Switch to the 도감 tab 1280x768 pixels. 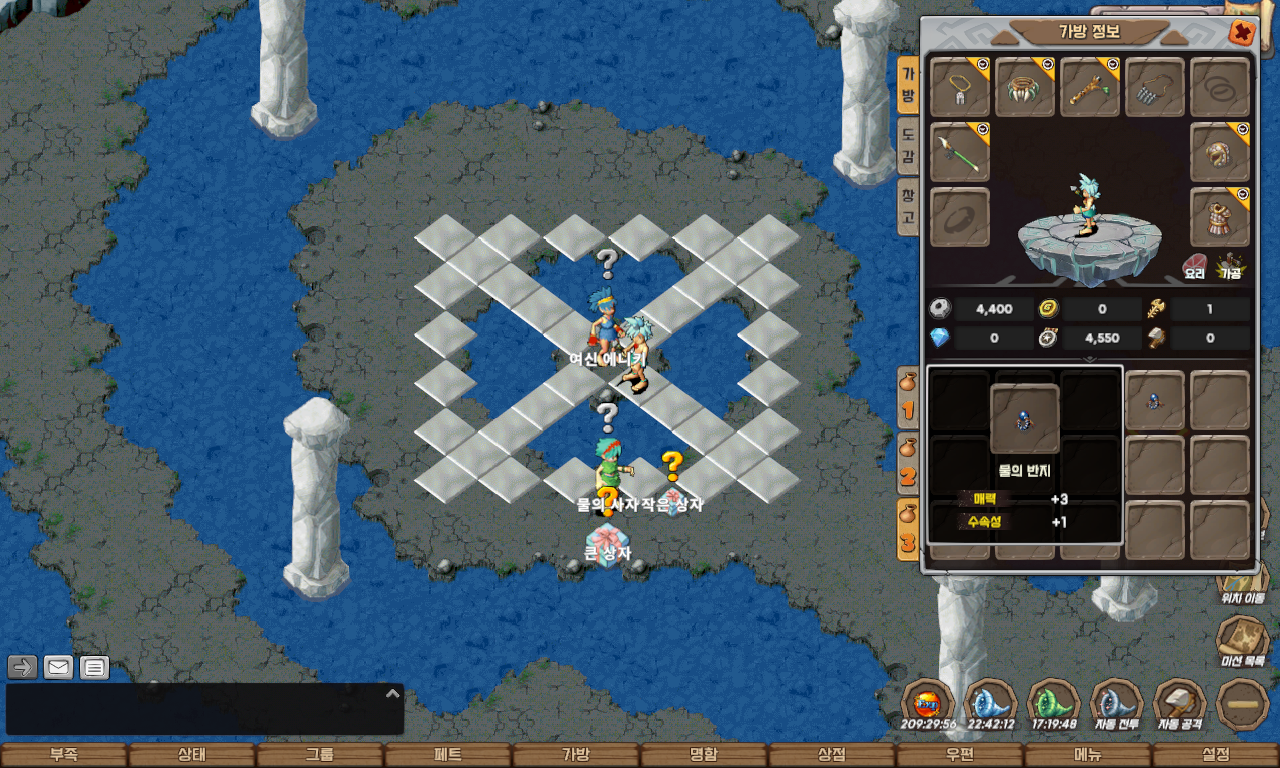[x=907, y=145]
